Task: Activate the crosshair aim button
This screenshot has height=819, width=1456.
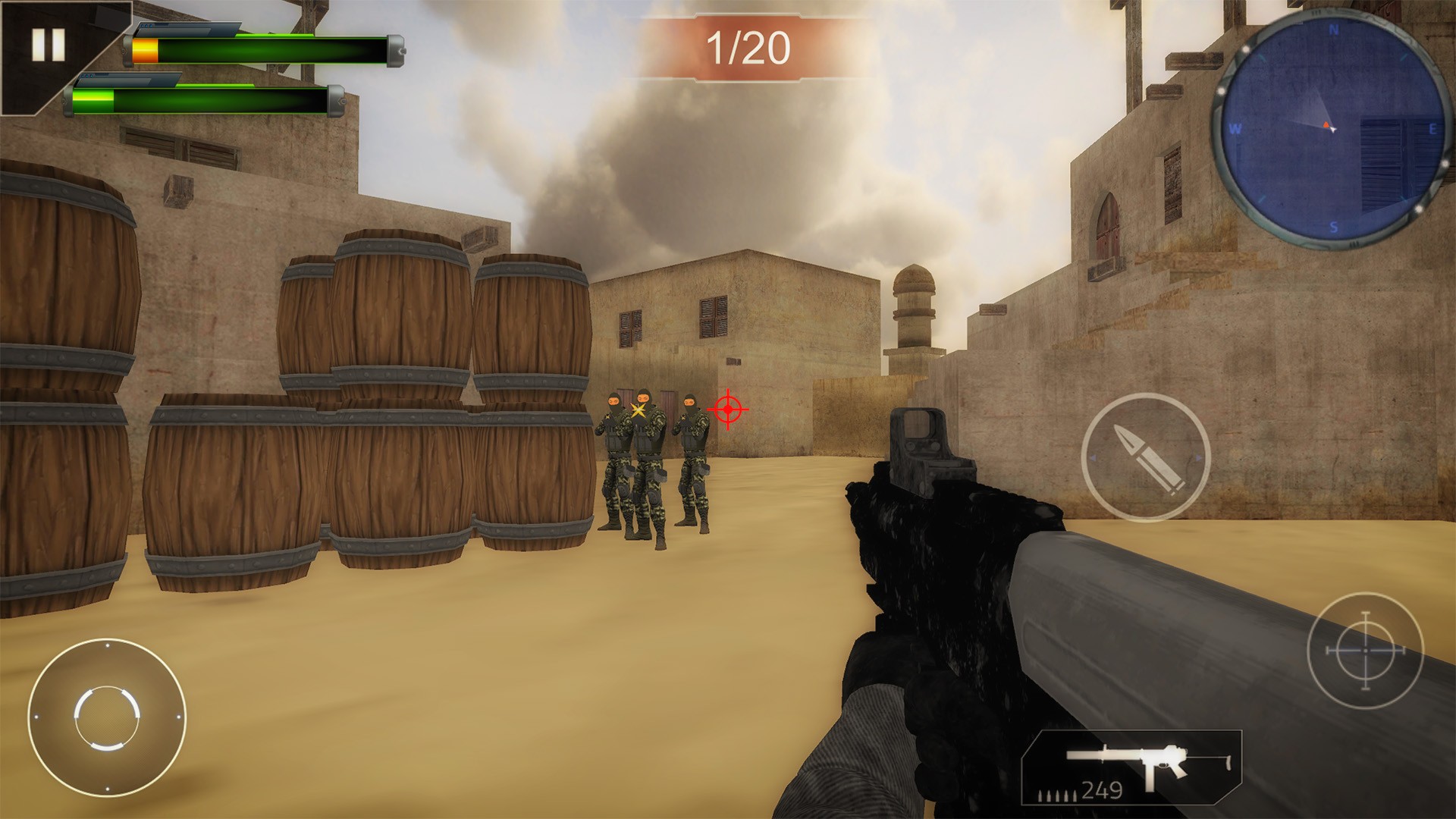Action: point(1365,651)
